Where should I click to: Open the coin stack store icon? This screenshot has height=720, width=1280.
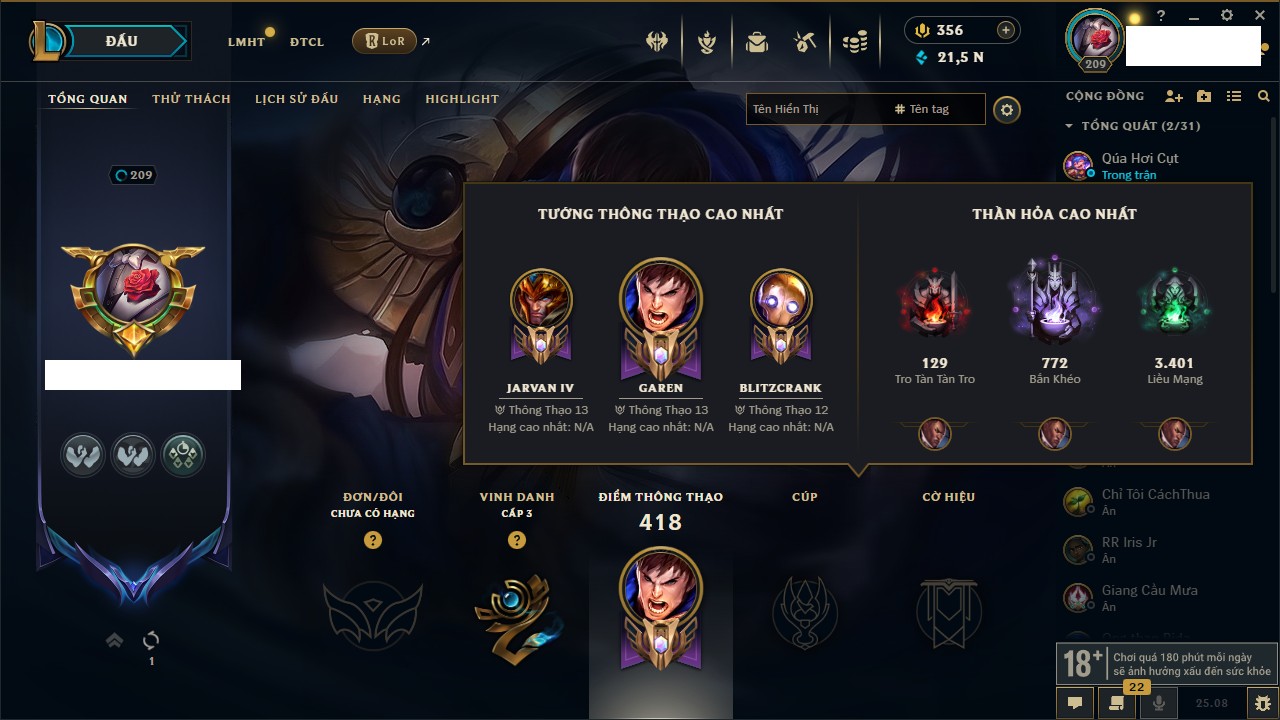[854, 42]
